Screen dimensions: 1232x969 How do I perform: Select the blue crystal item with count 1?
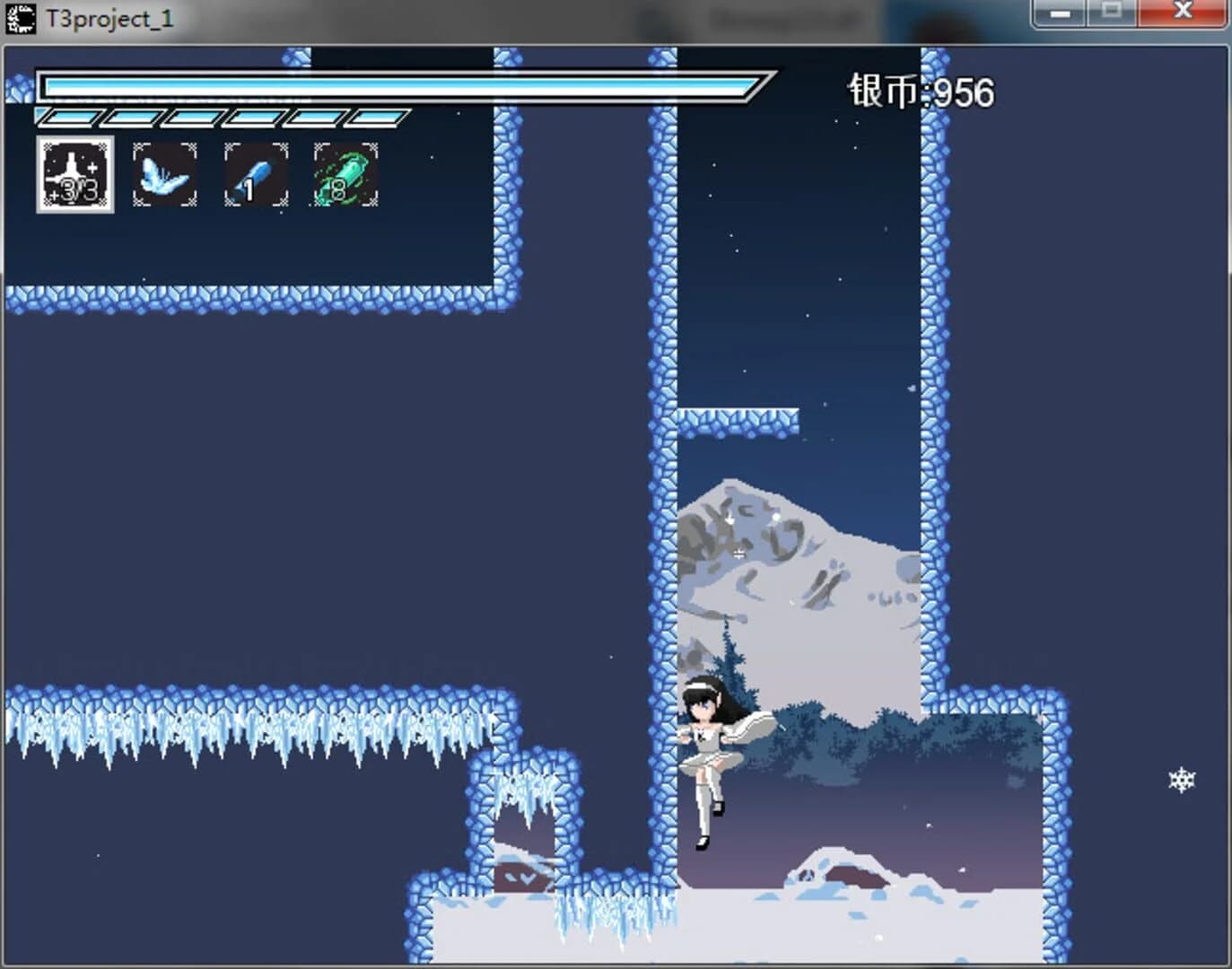[x=255, y=174]
